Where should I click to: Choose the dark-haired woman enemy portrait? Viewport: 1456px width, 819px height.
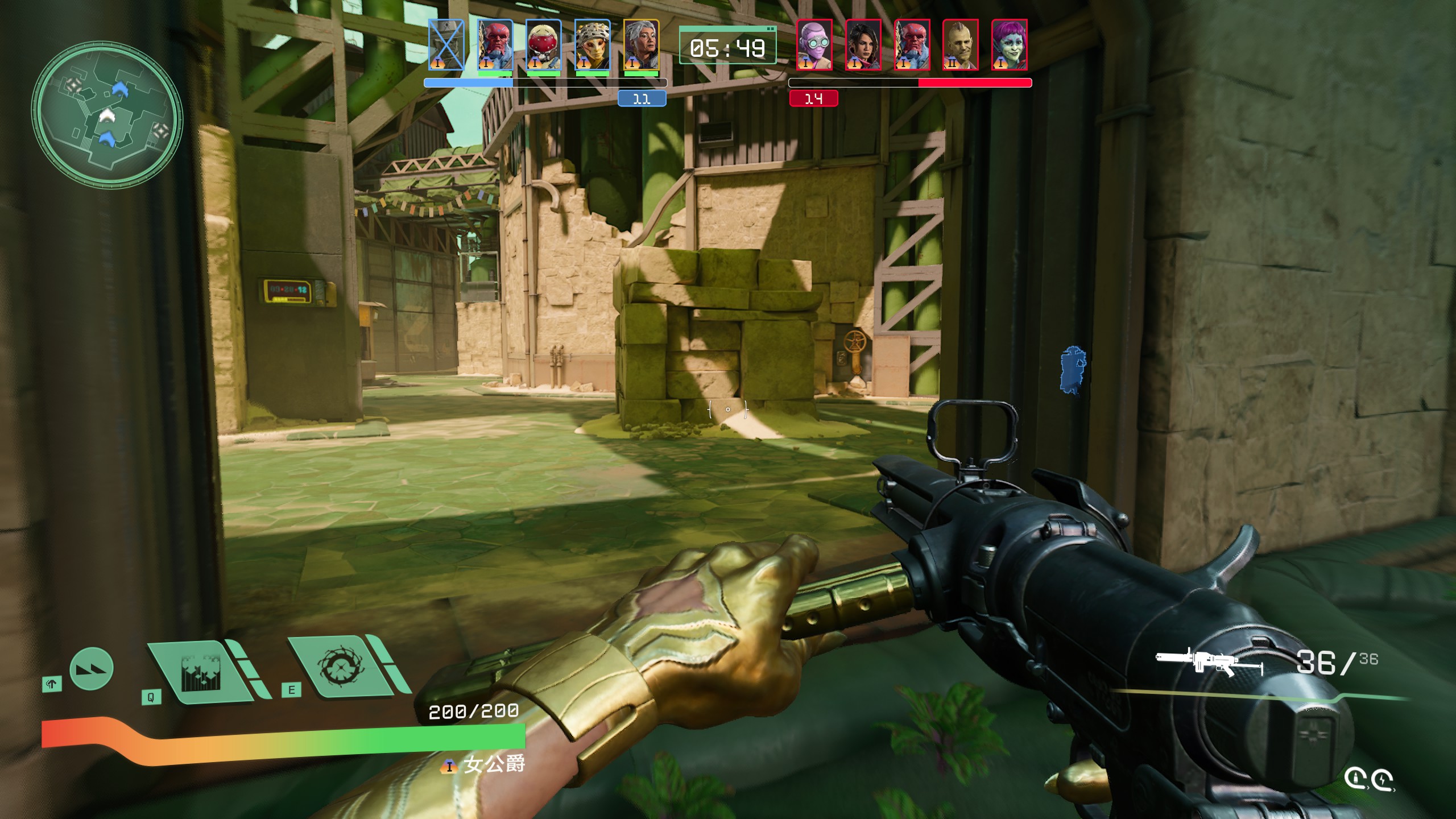coord(863,45)
